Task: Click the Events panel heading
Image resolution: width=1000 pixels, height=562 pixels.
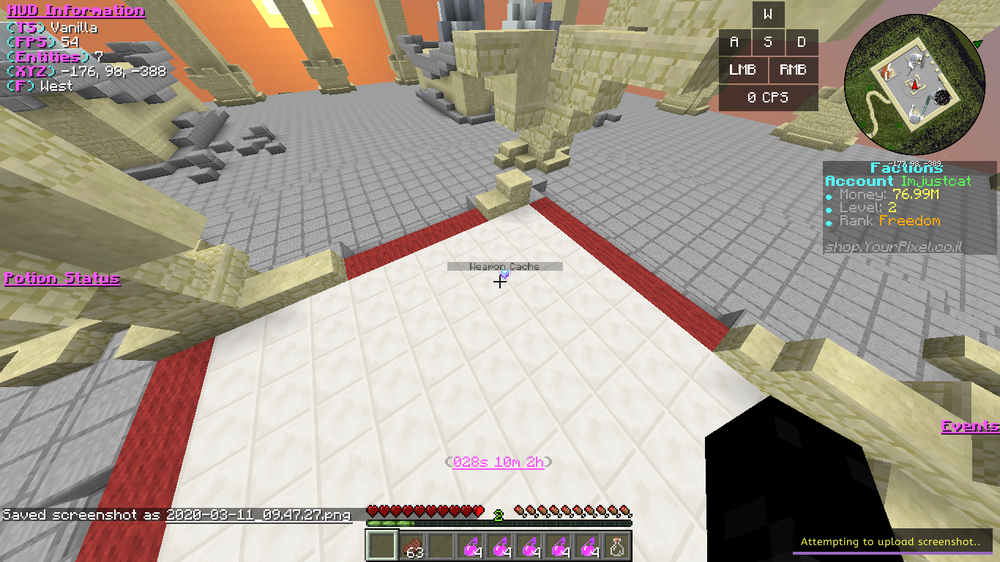Action: (x=969, y=427)
